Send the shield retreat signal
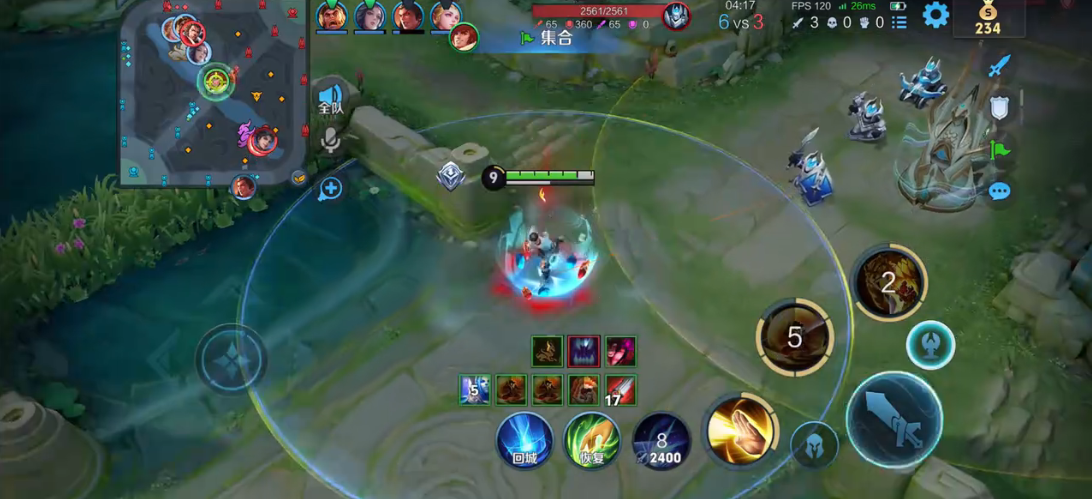Viewport: 1092px width, 499px height. (x=999, y=108)
